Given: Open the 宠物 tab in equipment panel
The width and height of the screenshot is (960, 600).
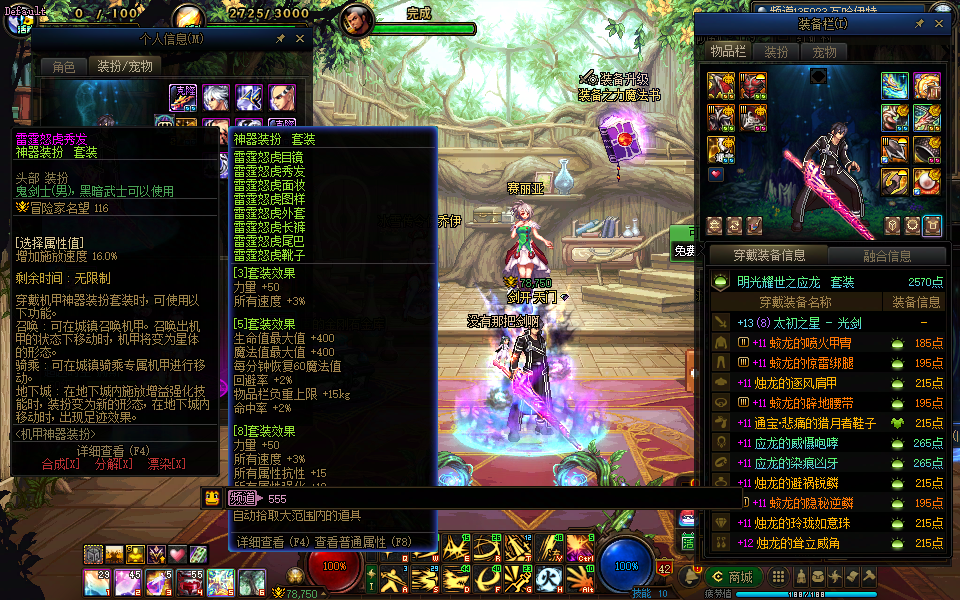Looking at the screenshot, I should coord(824,52).
